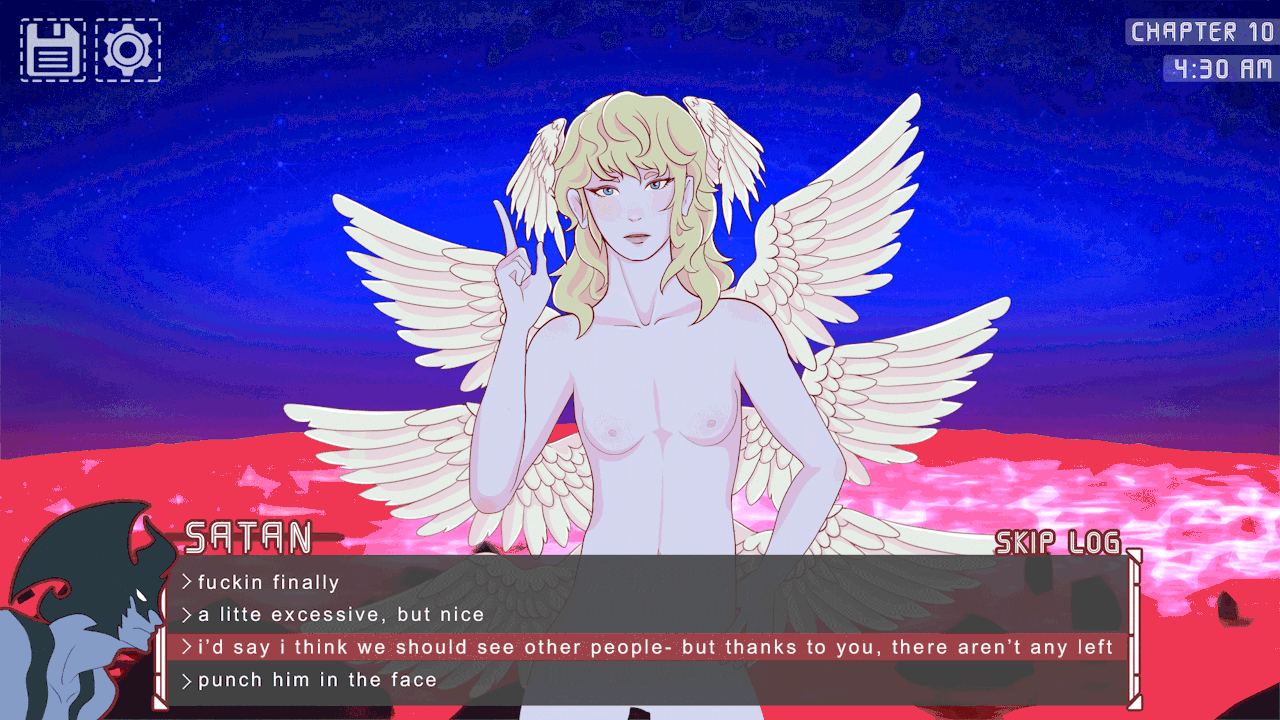
Task: Open the gear settings icon
Action: coord(127,50)
